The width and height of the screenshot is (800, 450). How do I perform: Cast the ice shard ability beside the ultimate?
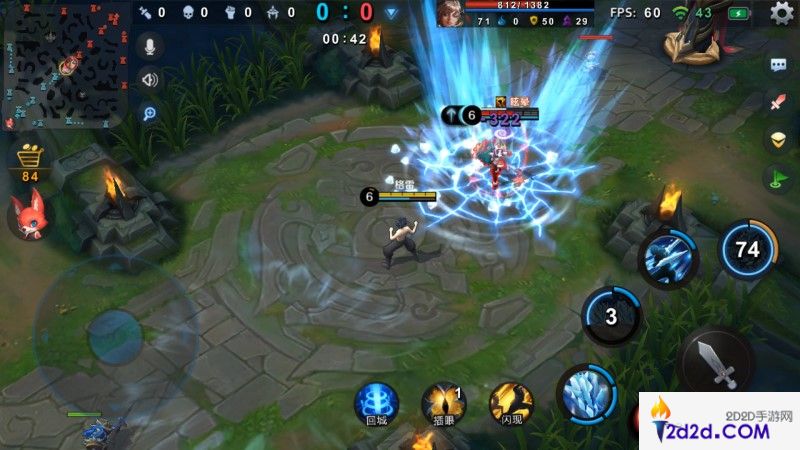pyautogui.click(x=667, y=259)
